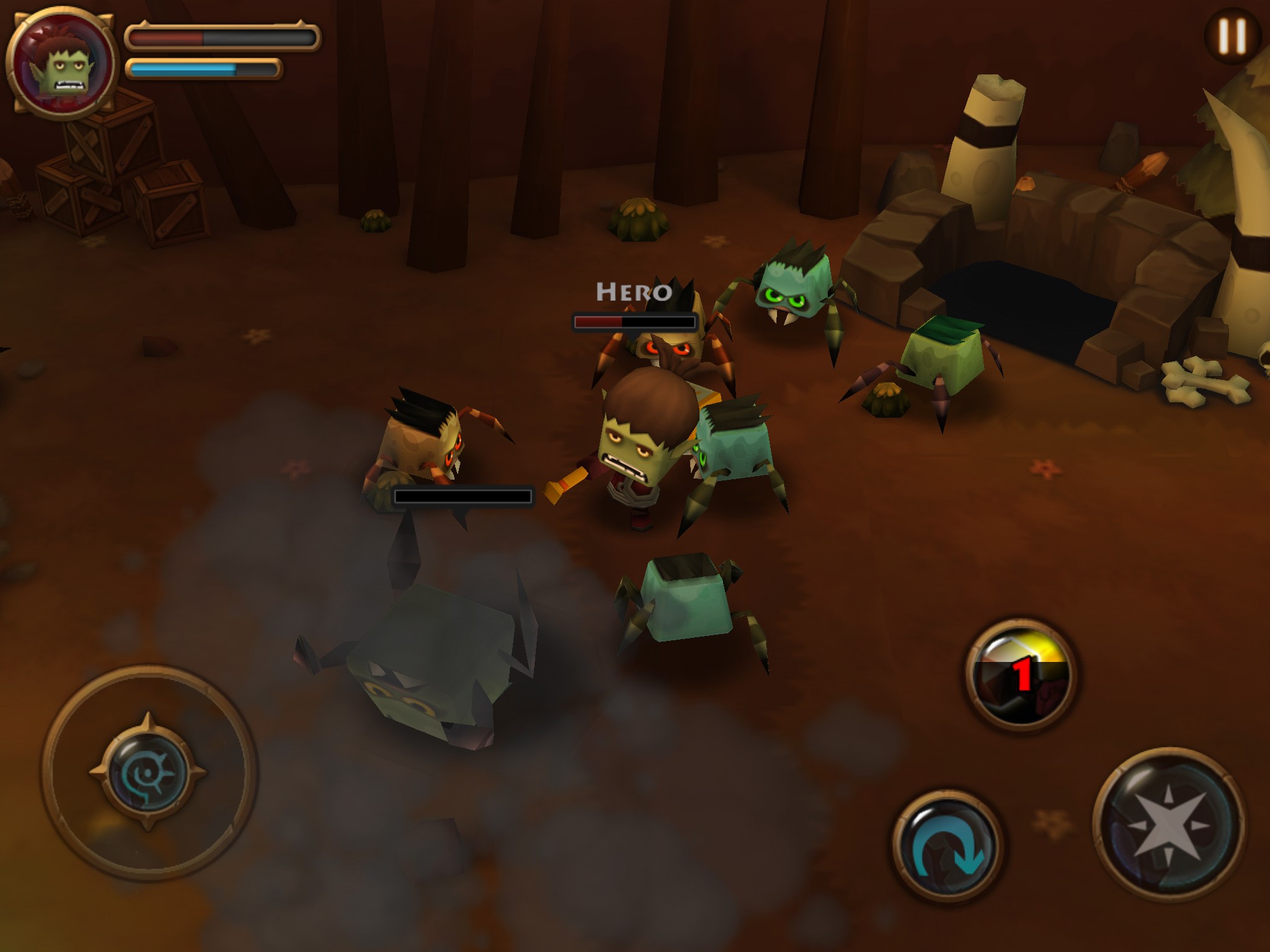
Task: Touch the virtual movement joystick
Action: click(149, 772)
